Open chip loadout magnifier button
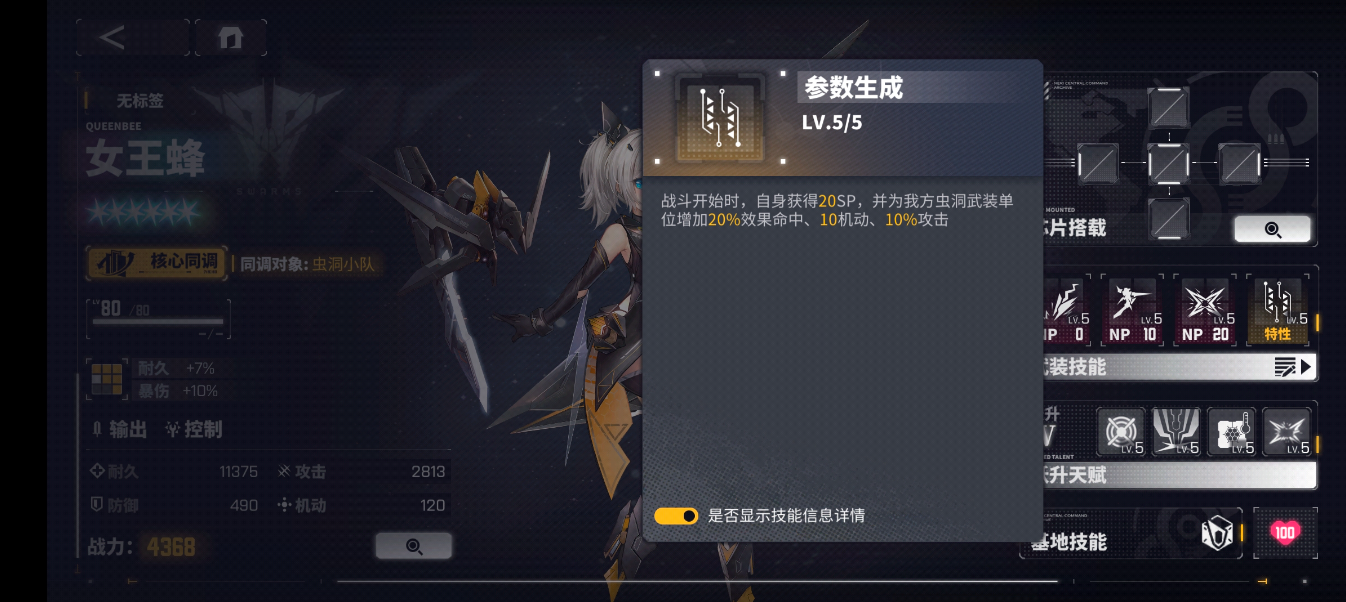The image size is (1346, 602). click(1272, 229)
